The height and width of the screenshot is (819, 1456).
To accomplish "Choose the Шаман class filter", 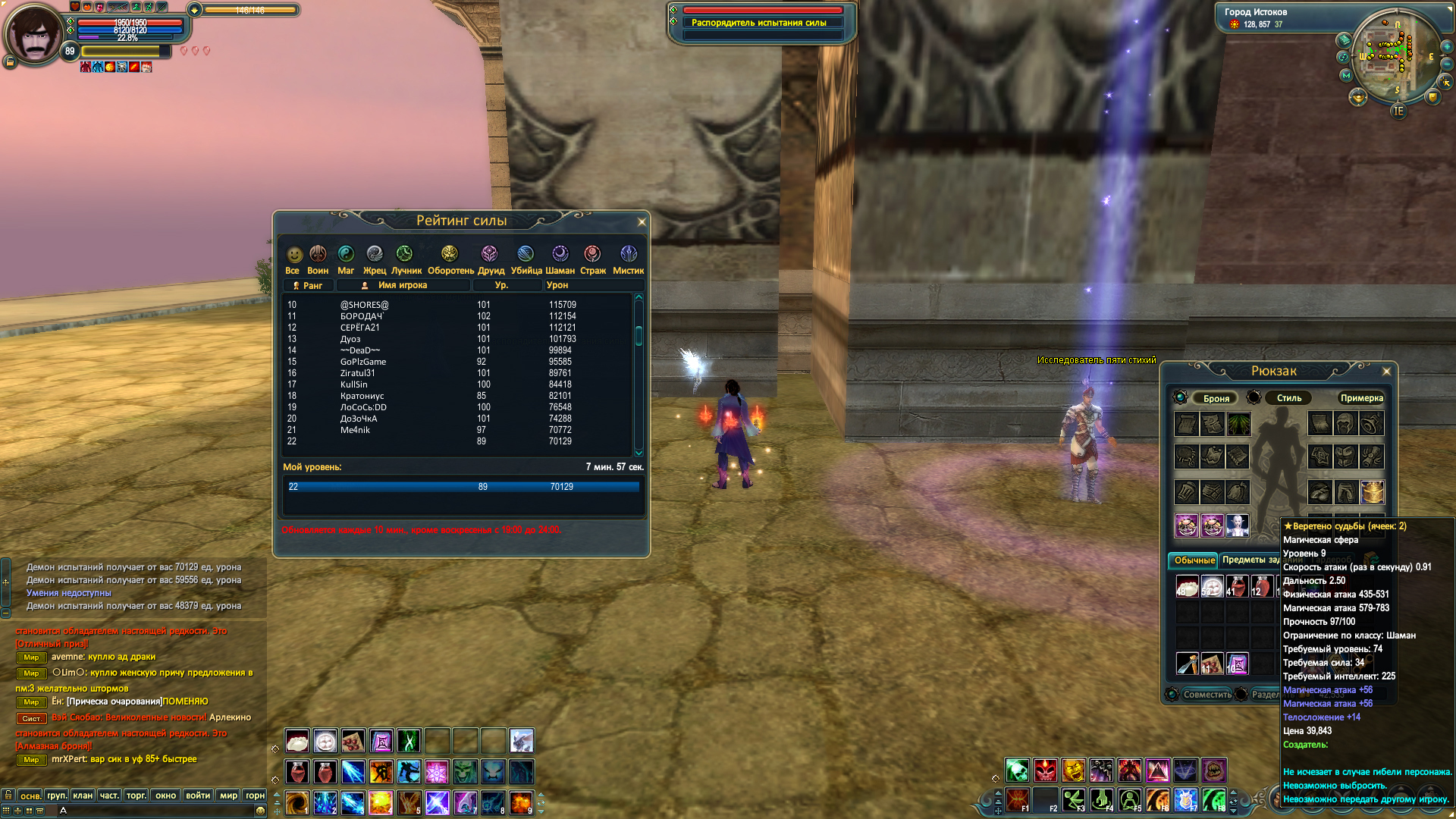I will (x=560, y=259).
